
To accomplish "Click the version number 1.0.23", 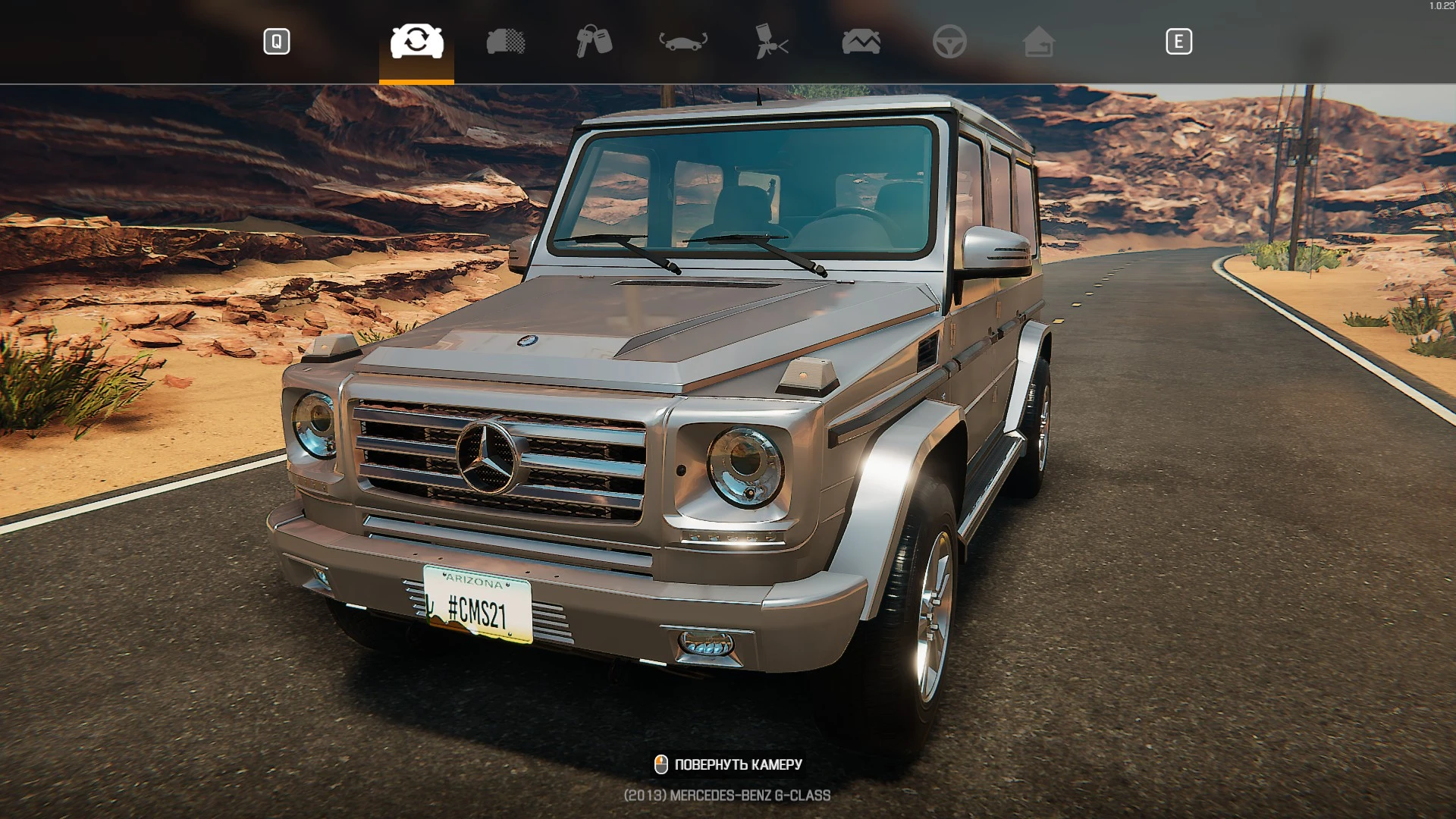I will tap(1439, 6).
